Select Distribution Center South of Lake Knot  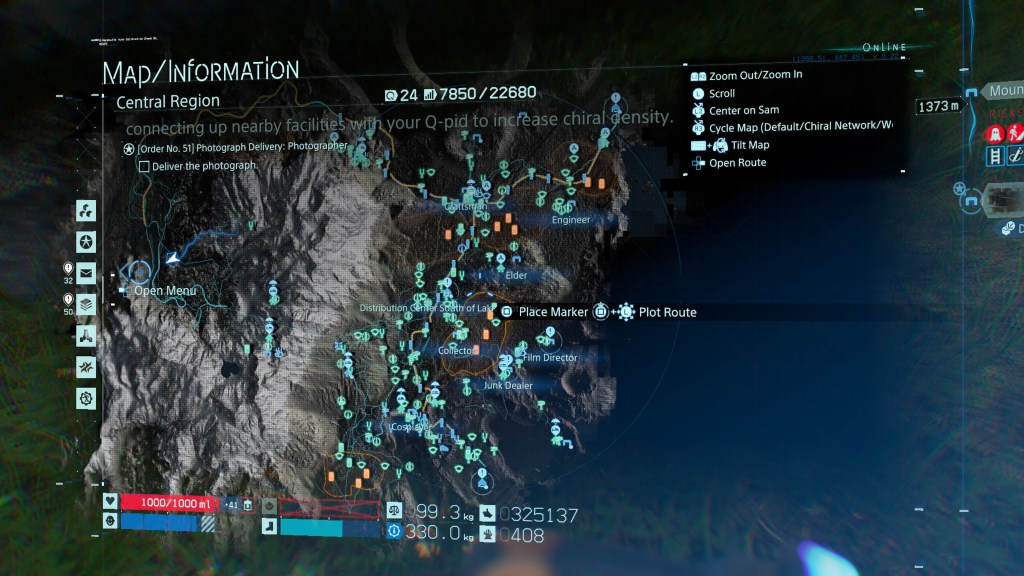426,308
